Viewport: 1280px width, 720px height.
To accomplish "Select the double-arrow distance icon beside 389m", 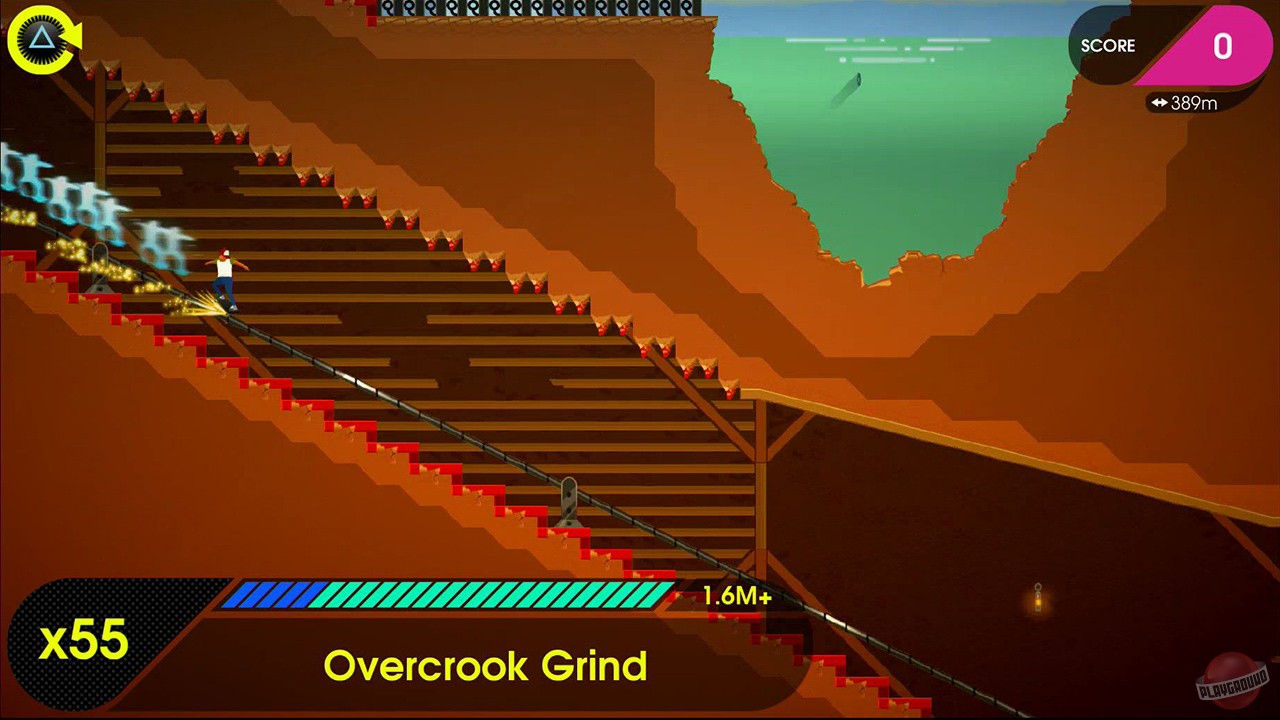I will 1162,102.
